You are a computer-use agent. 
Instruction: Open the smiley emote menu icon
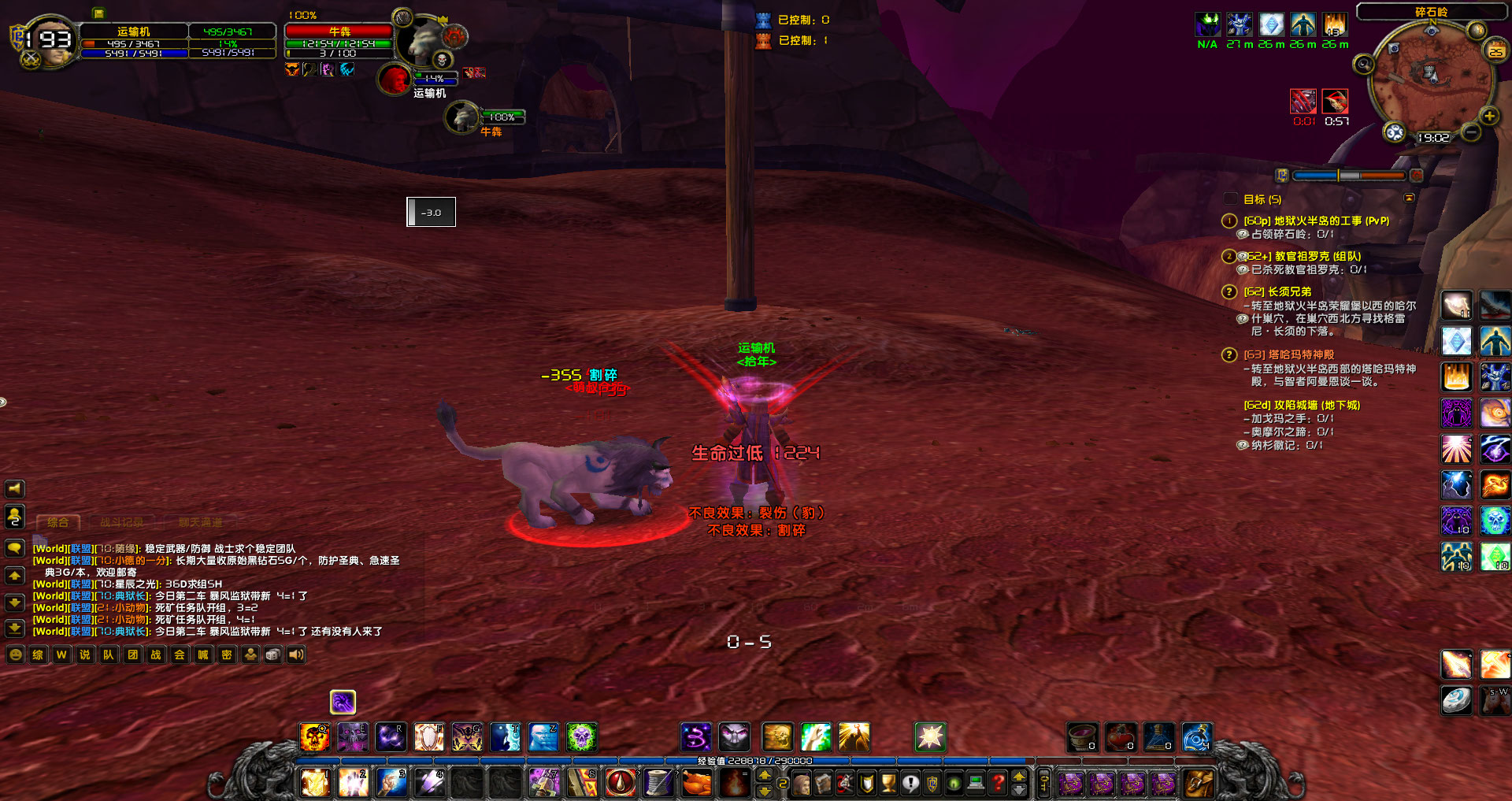[14, 655]
